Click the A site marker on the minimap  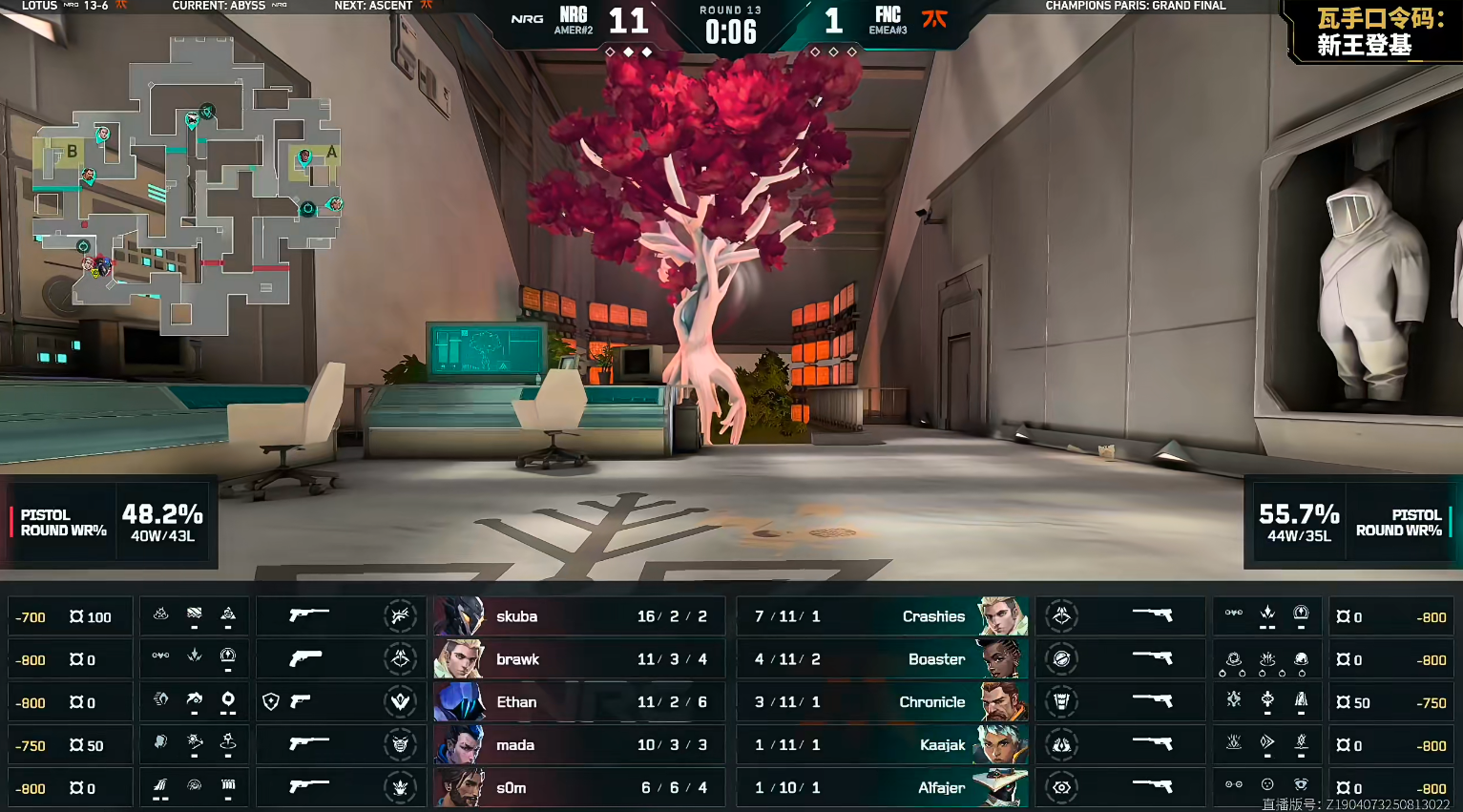[331, 152]
